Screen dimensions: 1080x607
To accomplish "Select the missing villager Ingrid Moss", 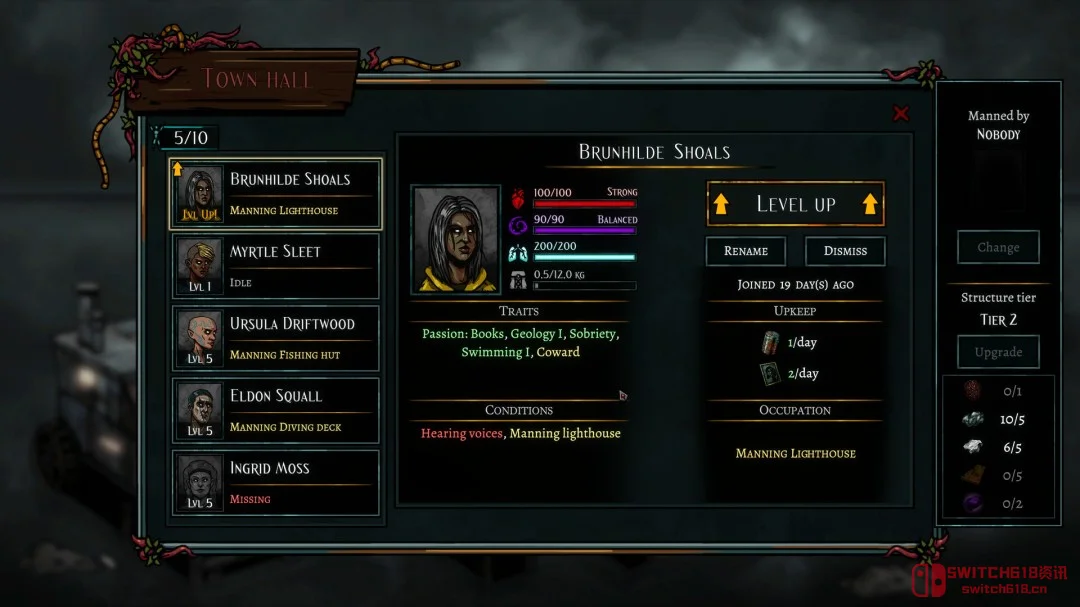I will 276,482.
